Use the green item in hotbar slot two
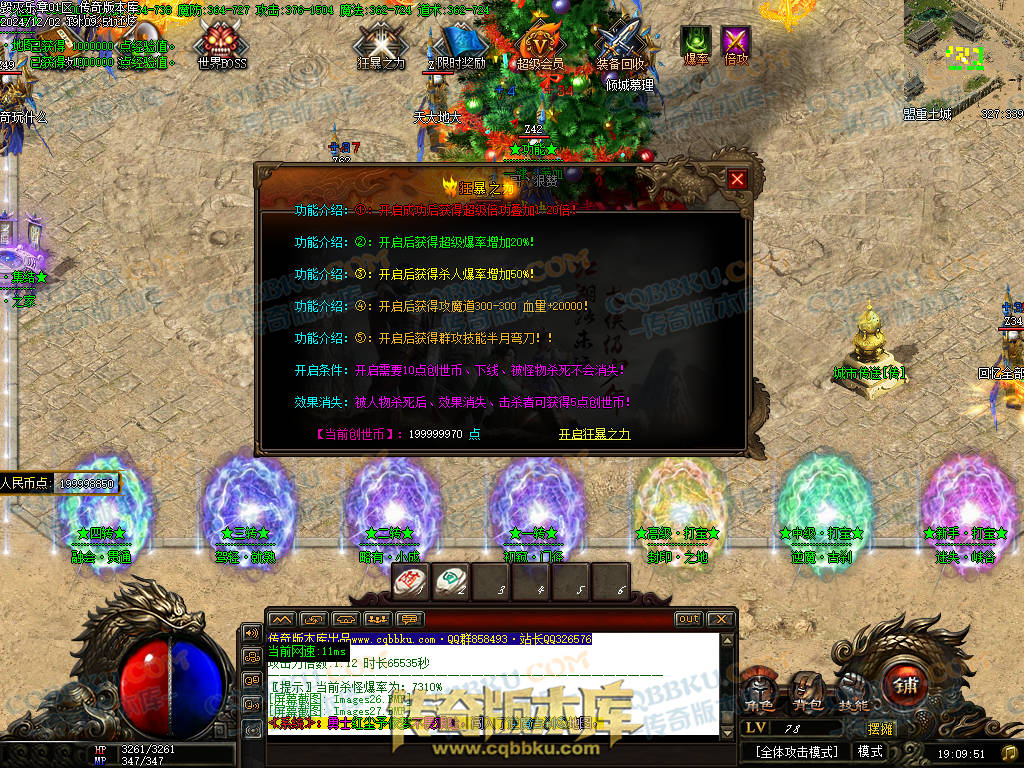1024x768 pixels. pos(451,580)
